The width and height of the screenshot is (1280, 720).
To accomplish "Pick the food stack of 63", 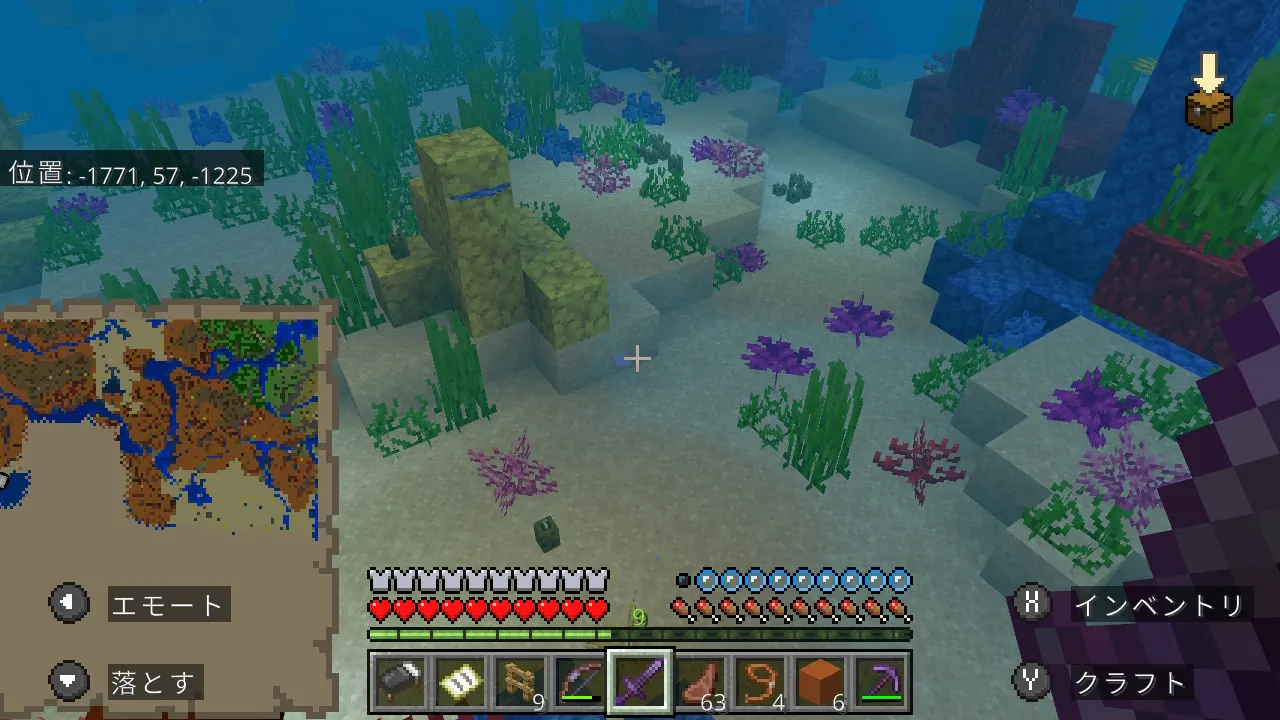I will click(700, 682).
